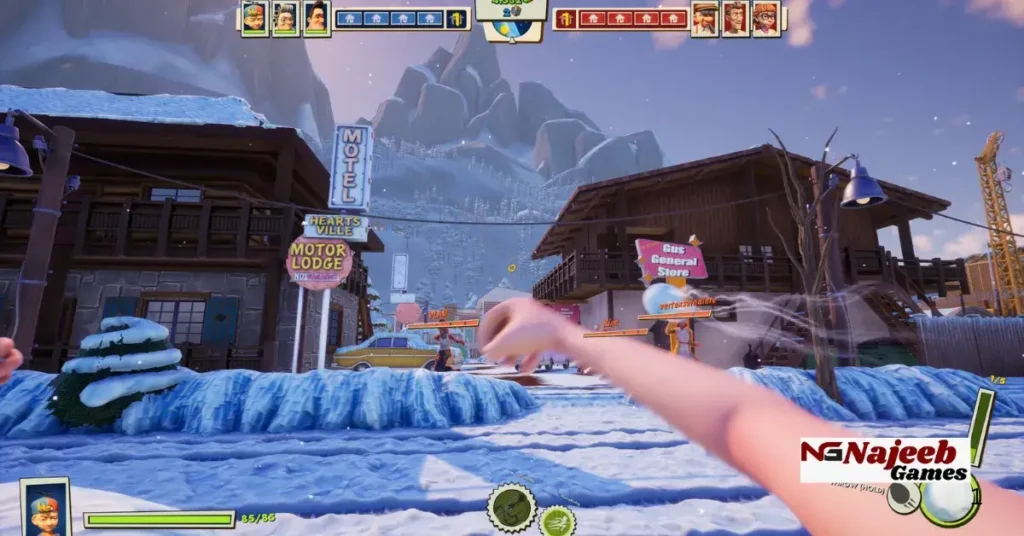The height and width of the screenshot is (536, 1024).
Task: Activate the large green ability badge
Action: [x=512, y=507]
